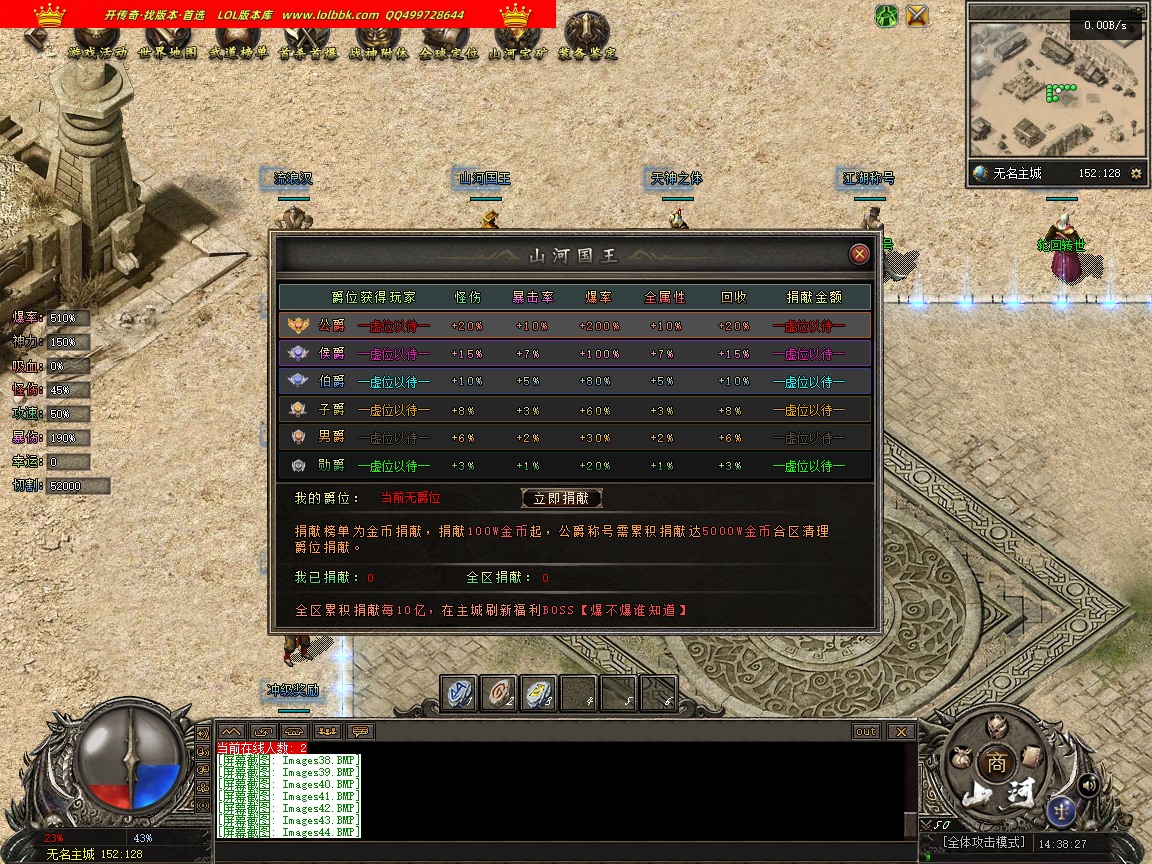The height and width of the screenshot is (864, 1152).
Task: Close the chat window with its X button
Action: [x=900, y=732]
